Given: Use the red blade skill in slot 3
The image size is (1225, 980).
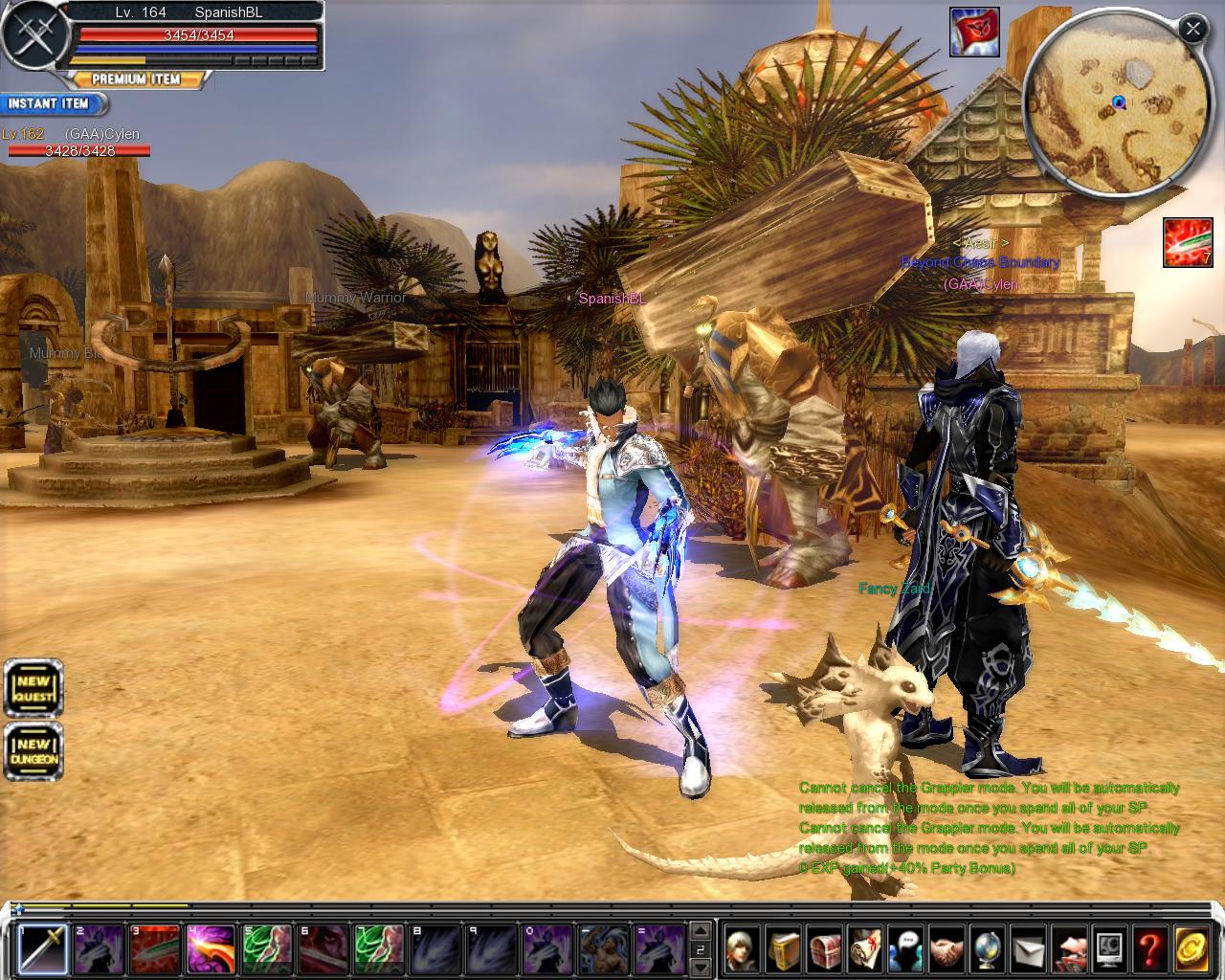Looking at the screenshot, I should [155, 948].
